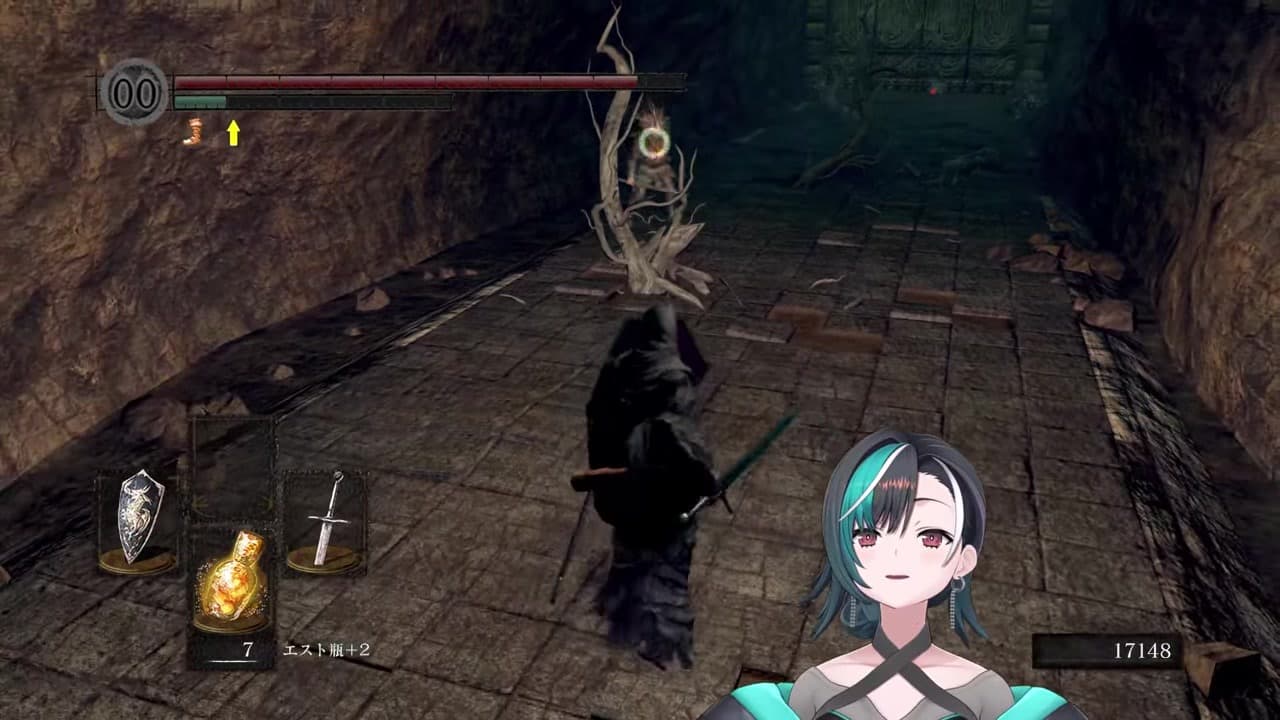The height and width of the screenshot is (720, 1280).
Task: Click the glowing item sparkle in the corridor
Action: (655, 145)
